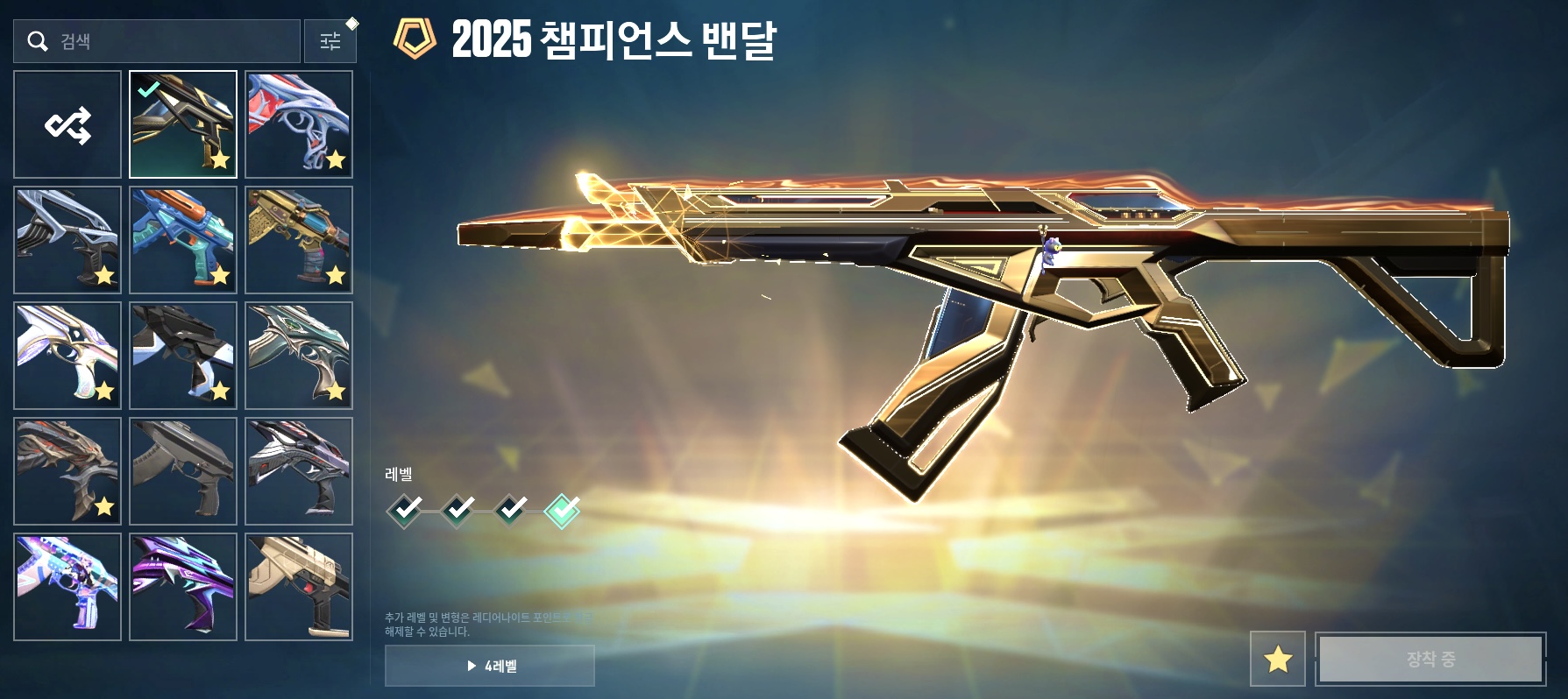This screenshot has width=1568, height=699.
Task: Choose the tan and black Vandal skin
Action: (x=299, y=587)
